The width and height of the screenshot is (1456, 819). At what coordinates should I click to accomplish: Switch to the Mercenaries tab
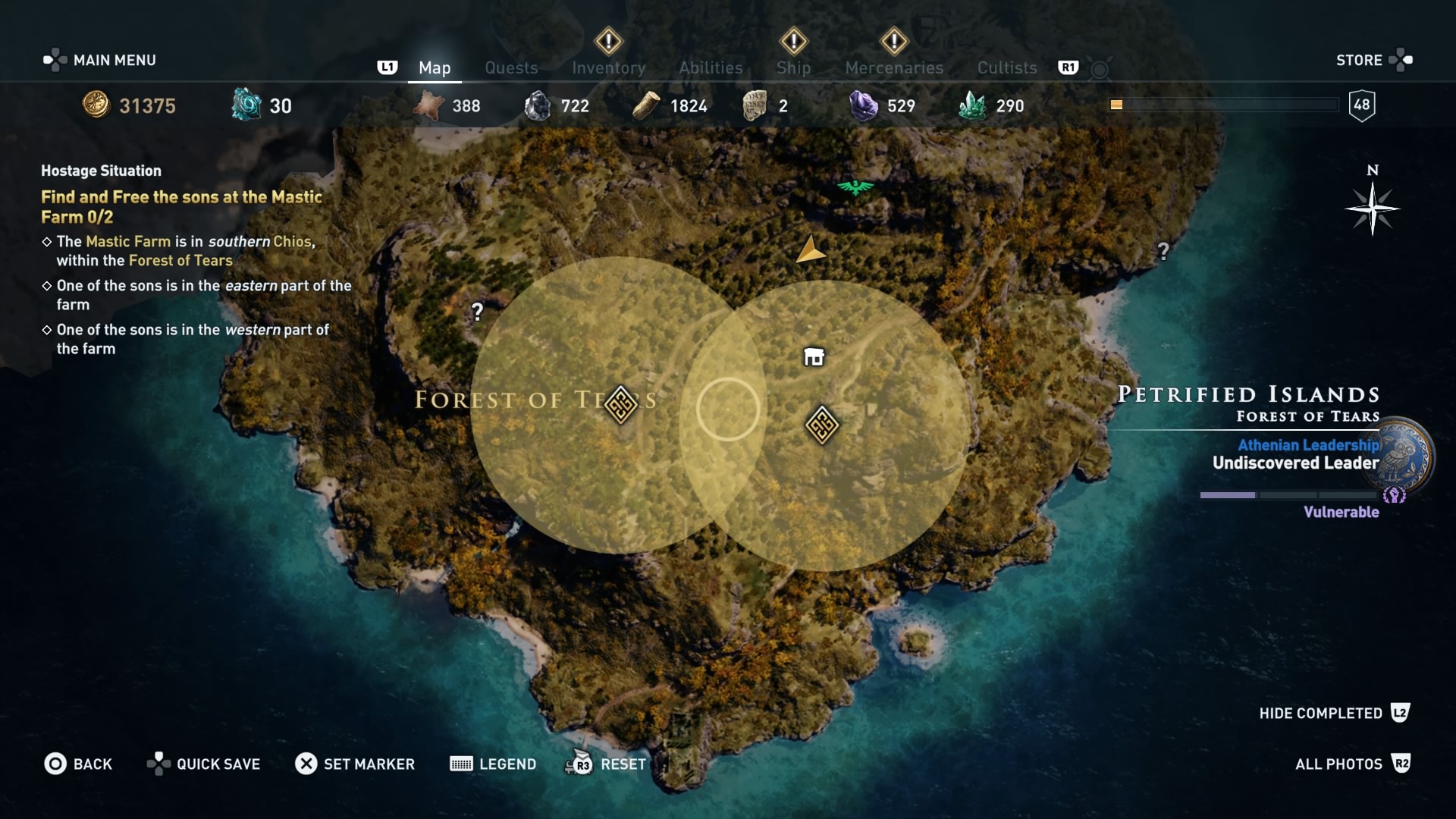point(894,67)
